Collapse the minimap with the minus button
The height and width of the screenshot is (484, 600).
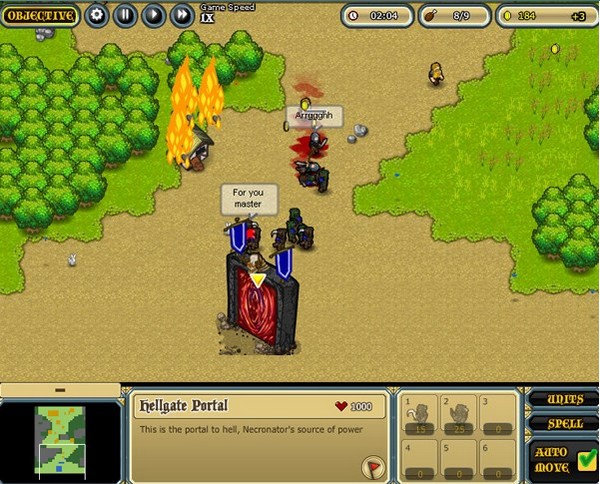click(59, 389)
